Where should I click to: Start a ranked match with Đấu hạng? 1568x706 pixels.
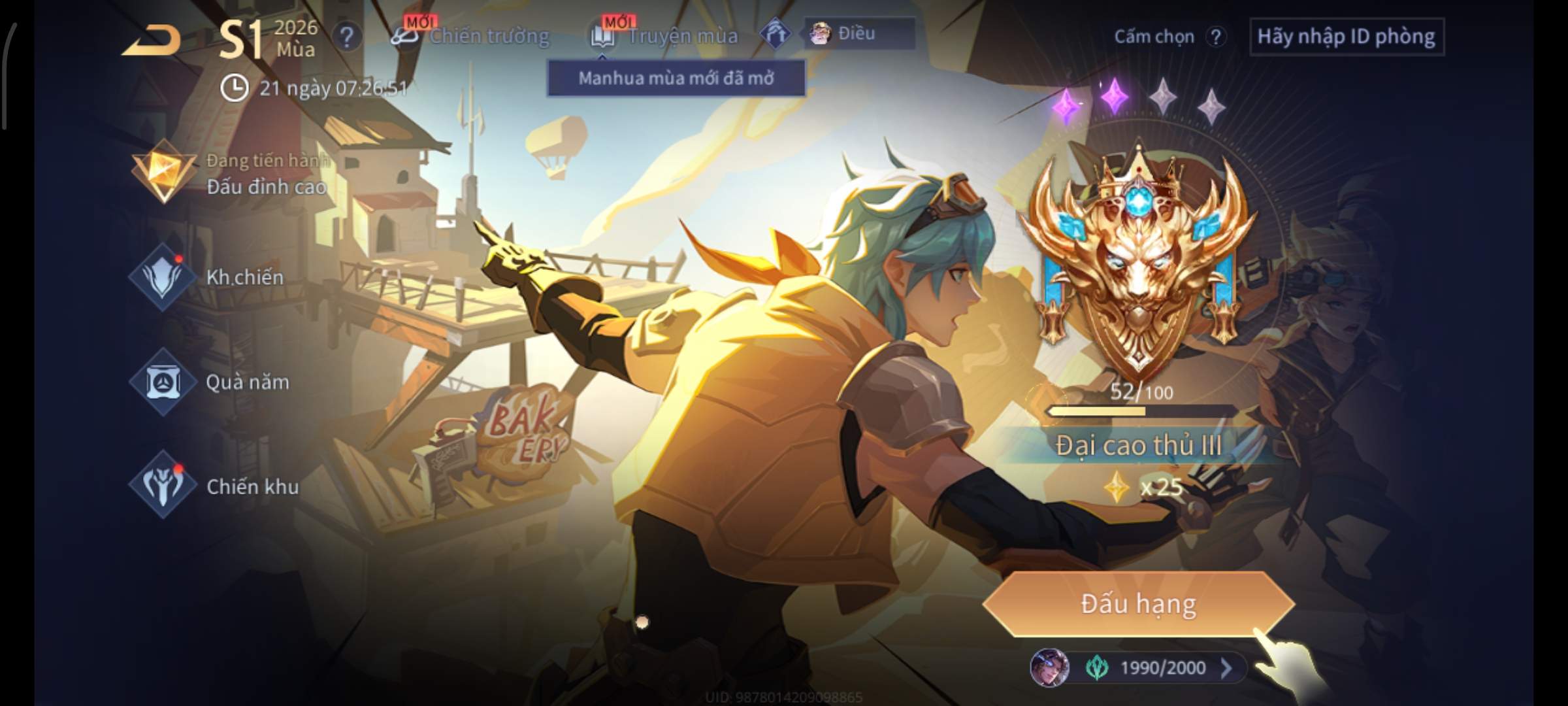click(1138, 604)
